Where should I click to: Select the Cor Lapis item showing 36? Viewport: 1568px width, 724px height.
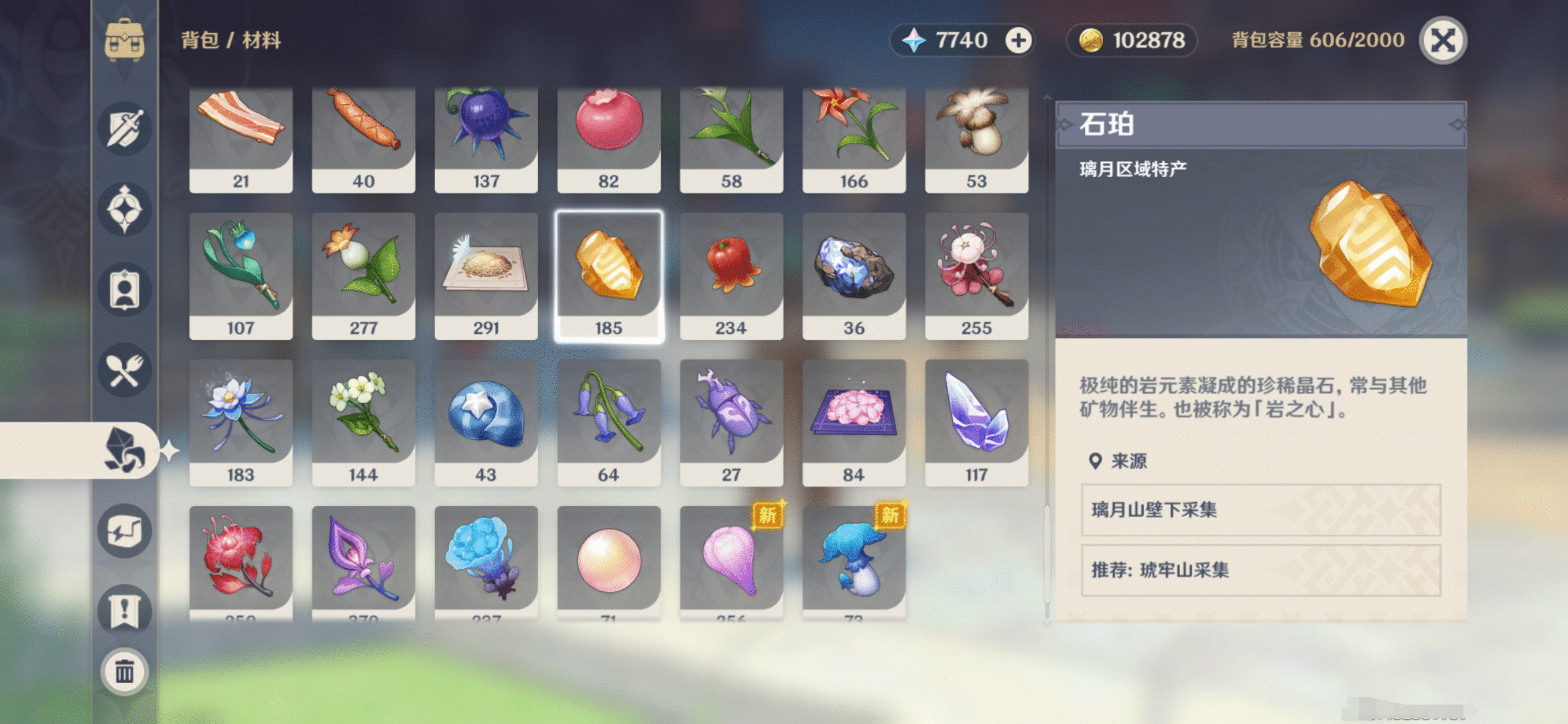[854, 275]
